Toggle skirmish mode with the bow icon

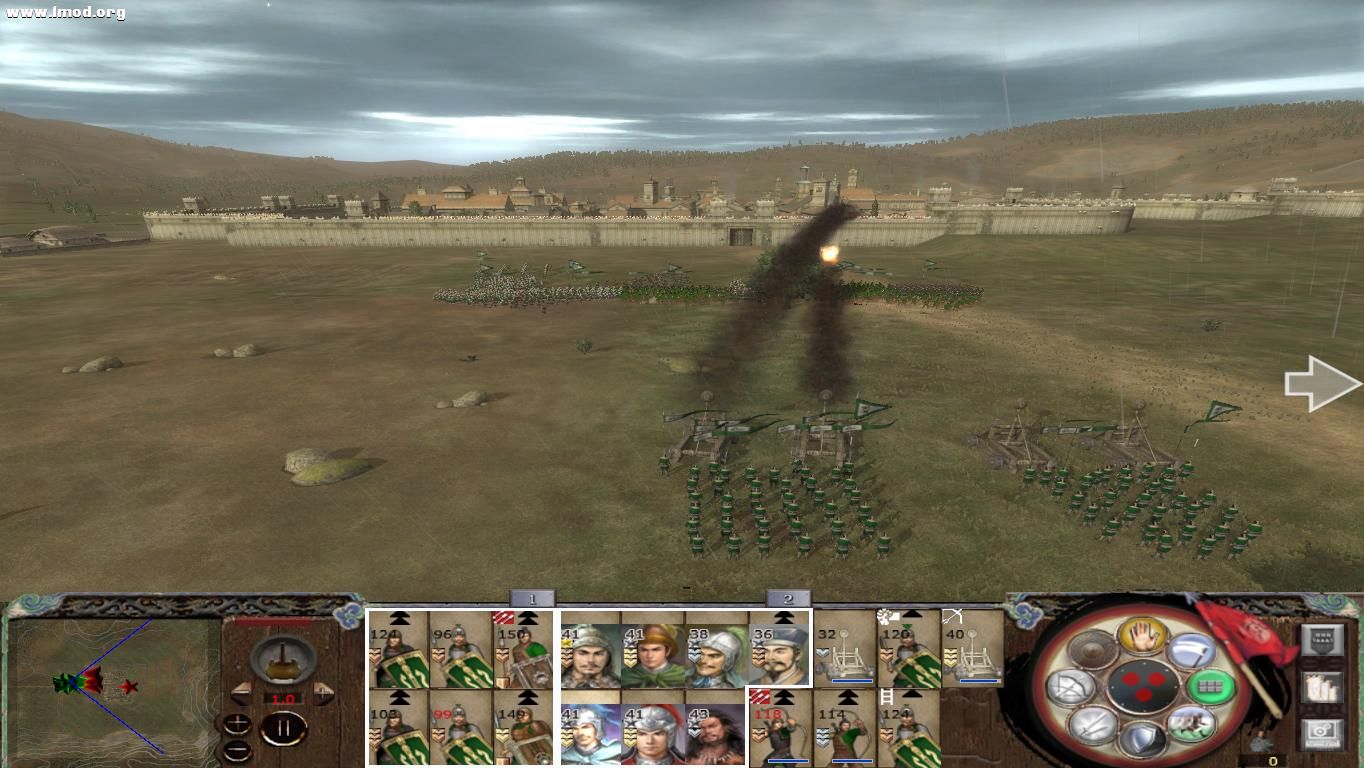(x=1071, y=685)
